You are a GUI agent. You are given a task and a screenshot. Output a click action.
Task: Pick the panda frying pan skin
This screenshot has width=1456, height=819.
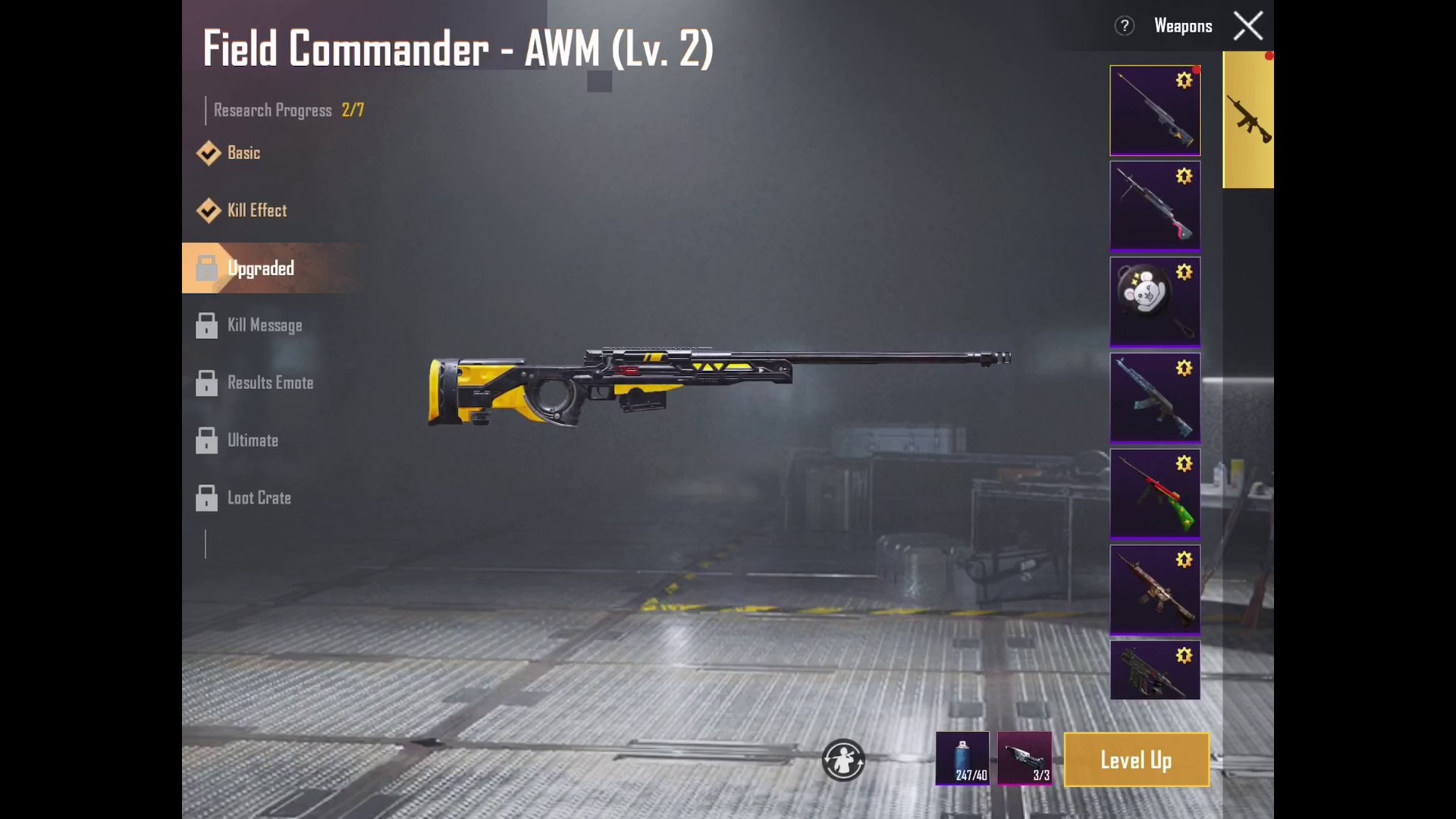tap(1155, 302)
